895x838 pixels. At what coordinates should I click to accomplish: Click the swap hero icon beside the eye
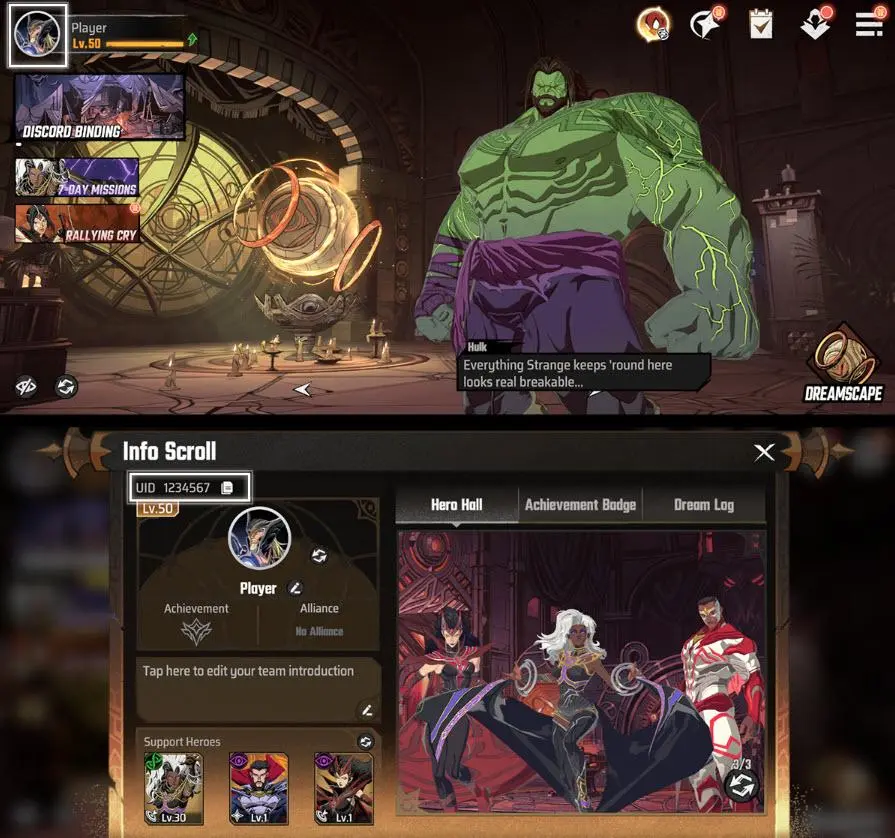(x=65, y=385)
